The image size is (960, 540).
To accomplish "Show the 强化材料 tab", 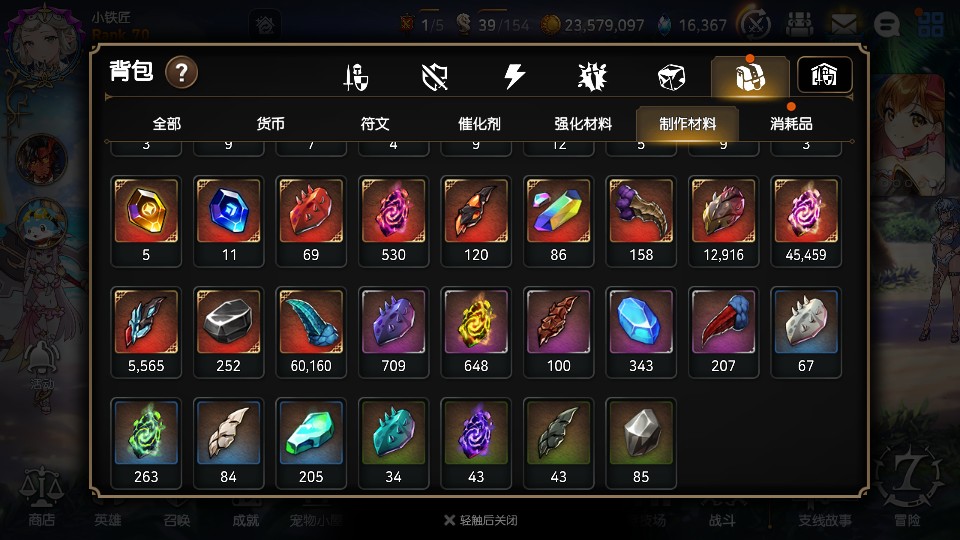I will coord(583,124).
